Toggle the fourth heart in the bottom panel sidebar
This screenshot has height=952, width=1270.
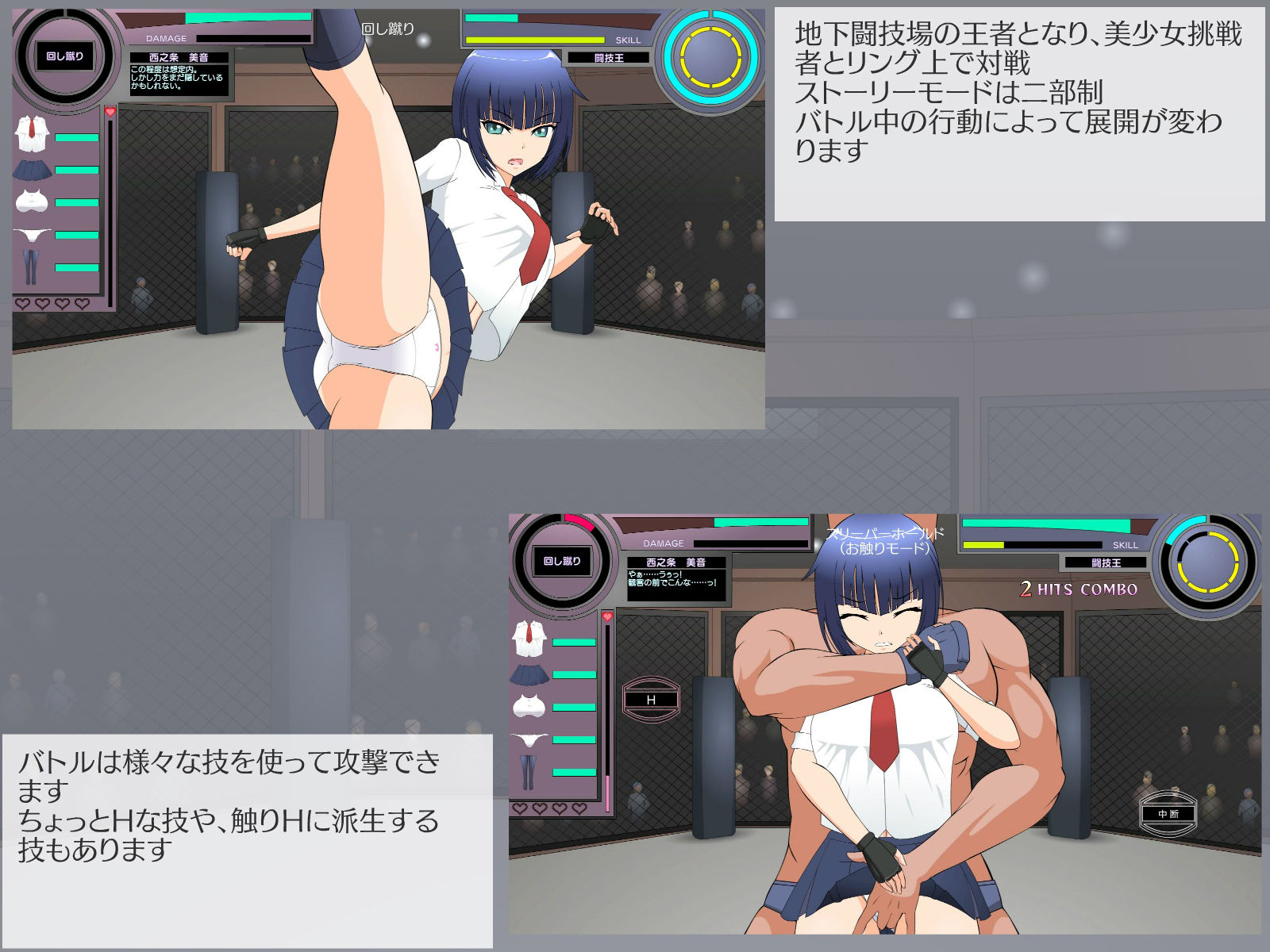click(x=578, y=807)
